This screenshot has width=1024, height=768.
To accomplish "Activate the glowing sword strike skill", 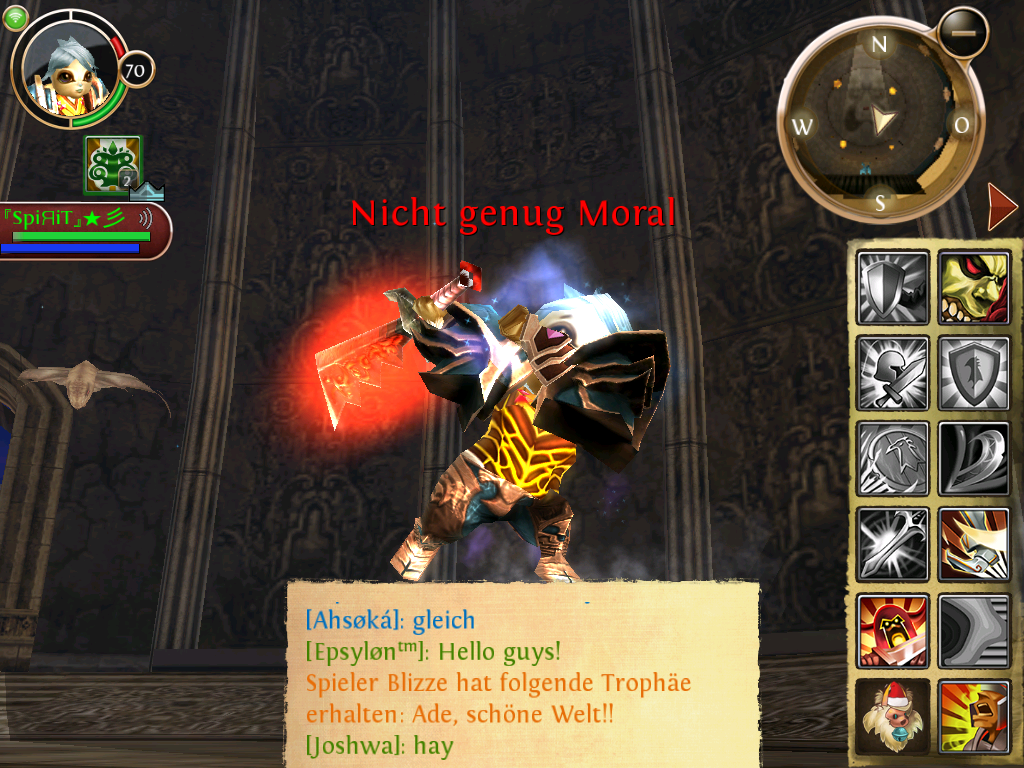I will 893,545.
